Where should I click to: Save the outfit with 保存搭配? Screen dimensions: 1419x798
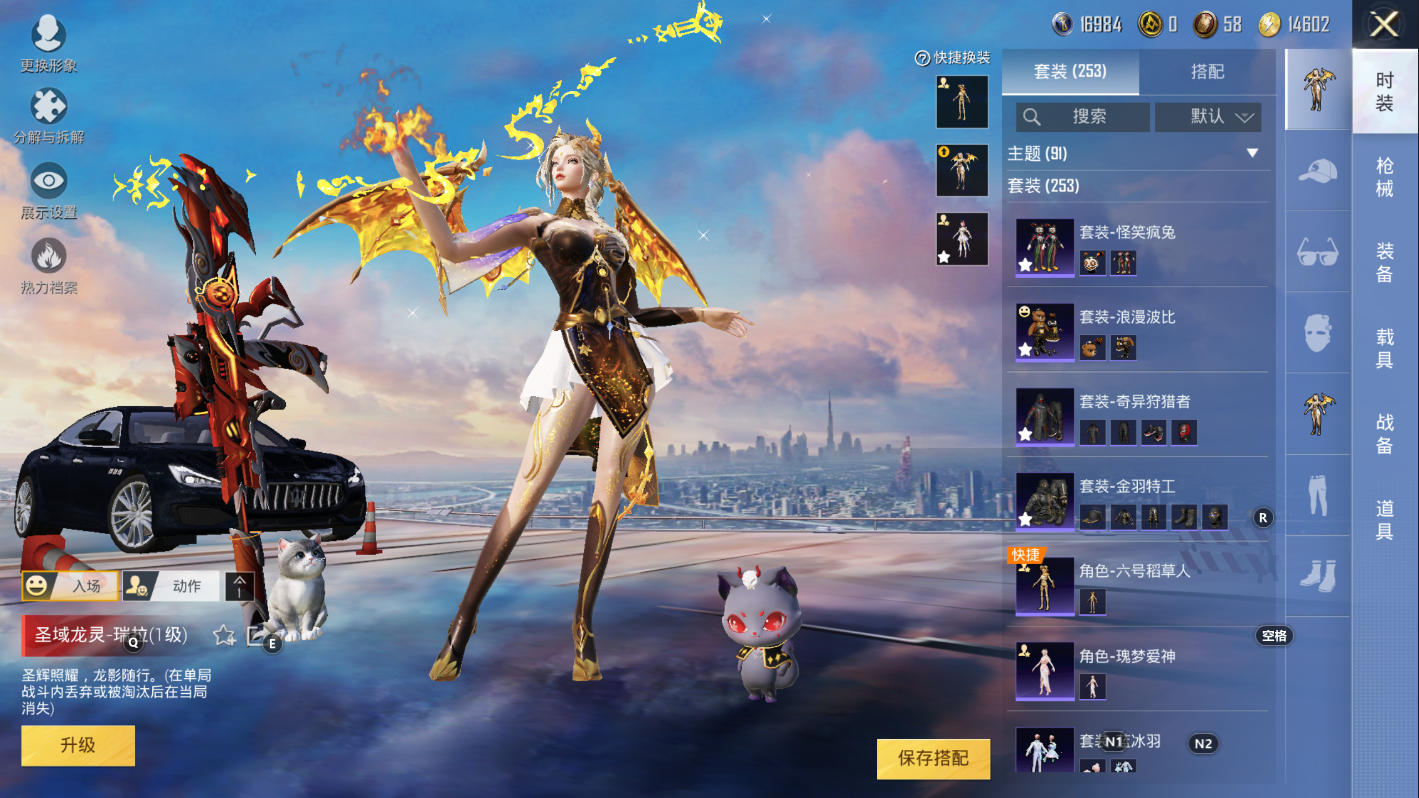932,759
